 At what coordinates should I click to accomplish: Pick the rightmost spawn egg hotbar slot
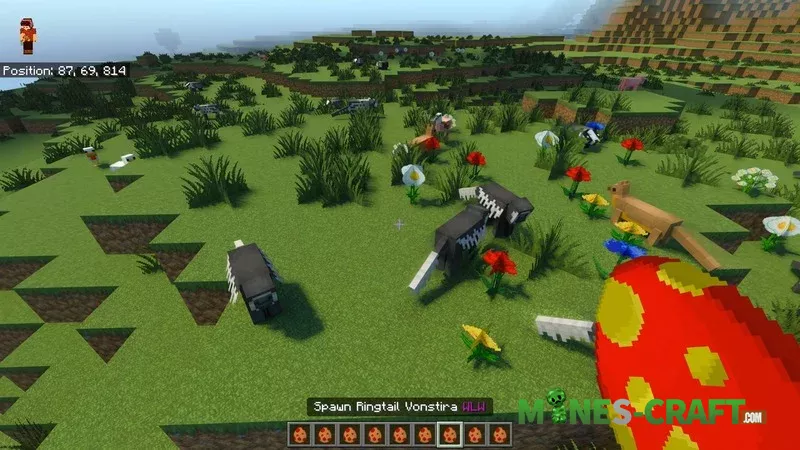pos(499,434)
